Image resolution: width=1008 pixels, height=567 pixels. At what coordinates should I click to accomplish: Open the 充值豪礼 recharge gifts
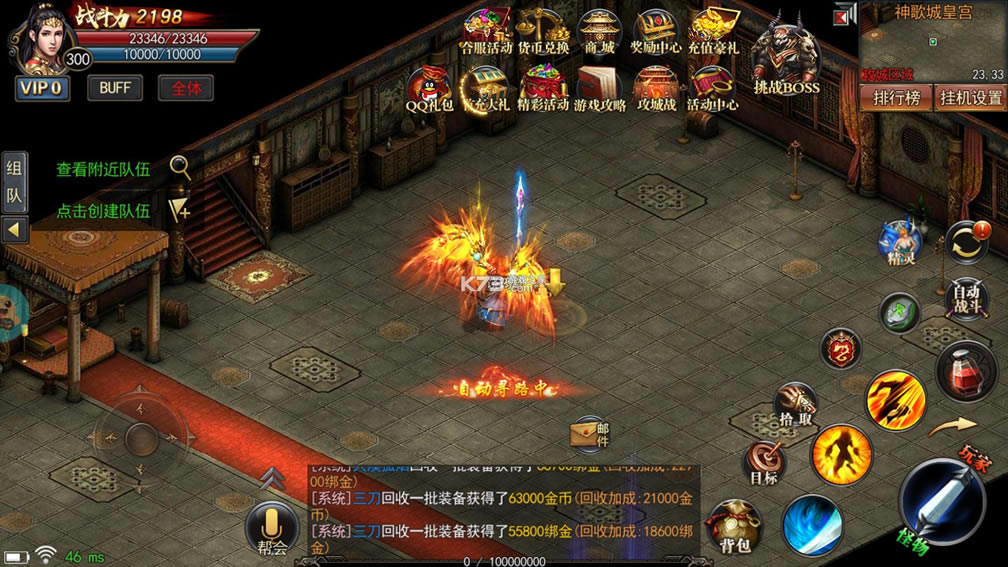[713, 31]
